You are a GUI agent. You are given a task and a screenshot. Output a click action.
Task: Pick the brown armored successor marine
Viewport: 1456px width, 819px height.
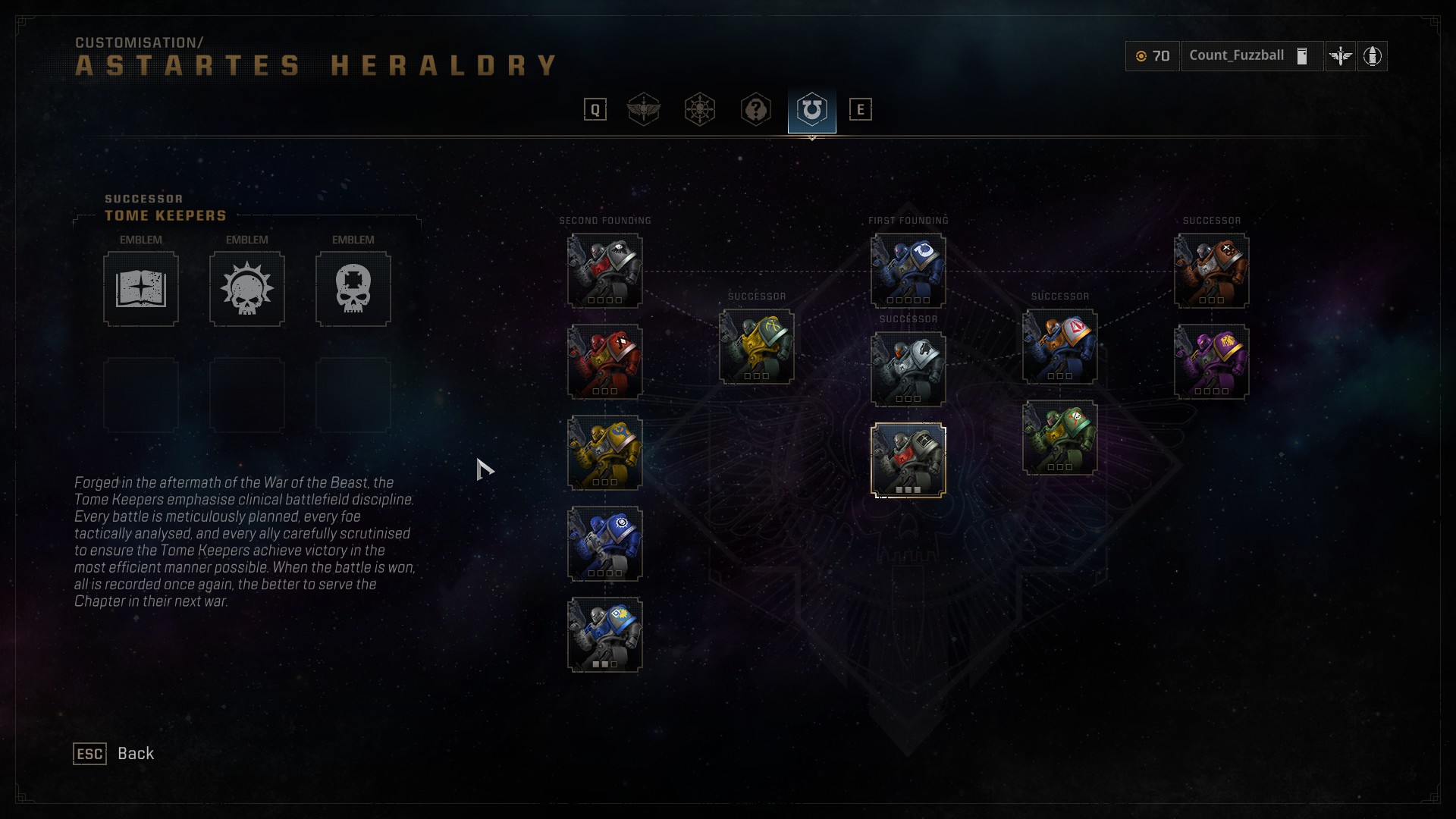1211,271
